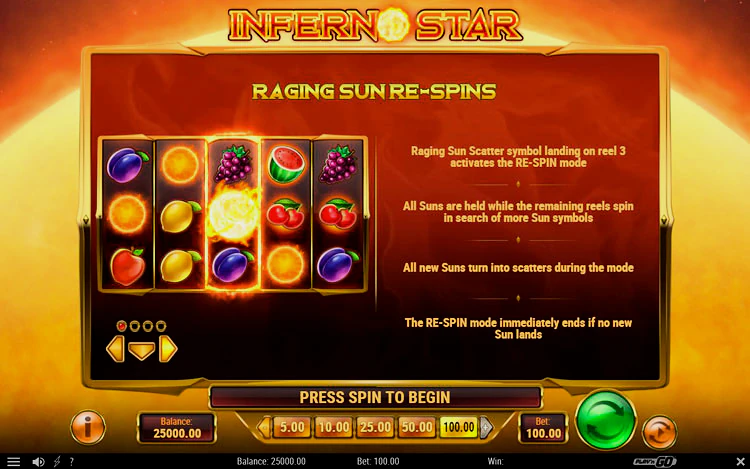Toggle fast play with the lightning icon
Image resolution: width=750 pixels, height=469 pixels.
(56, 461)
